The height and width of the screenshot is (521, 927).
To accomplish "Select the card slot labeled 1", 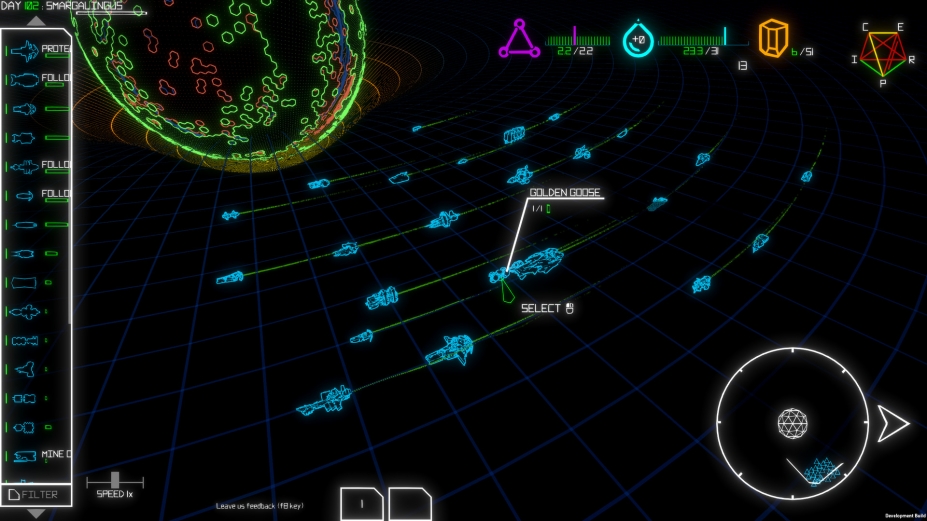I will pos(362,504).
